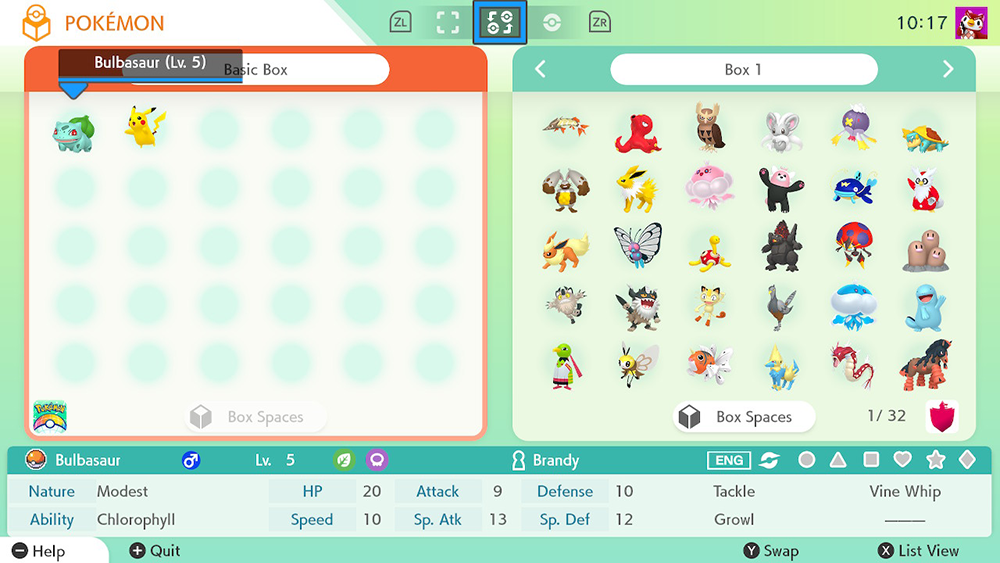Select Bulbasaur in the Basic Box

coord(74,131)
